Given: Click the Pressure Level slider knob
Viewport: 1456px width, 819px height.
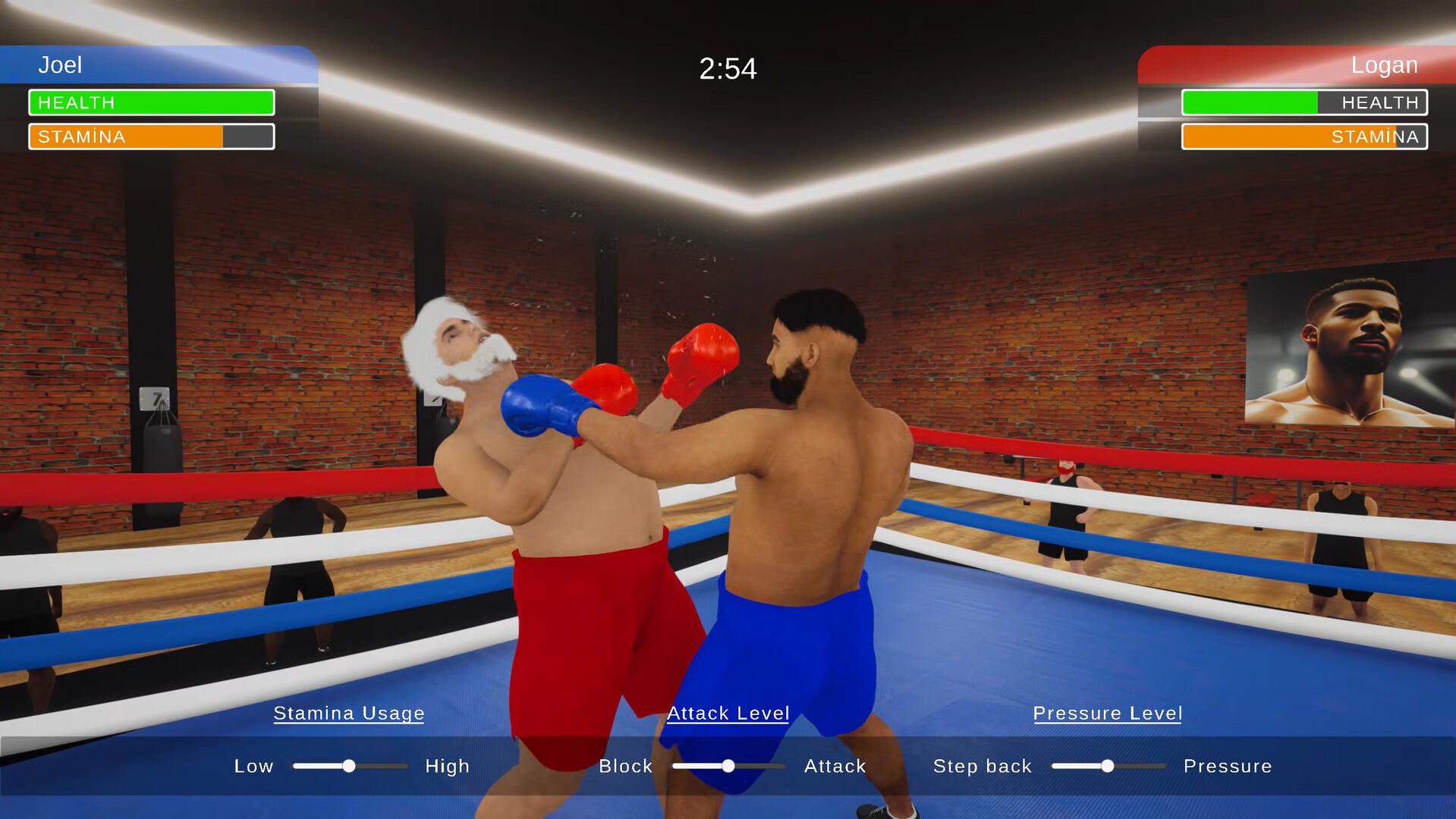Looking at the screenshot, I should point(1109,766).
